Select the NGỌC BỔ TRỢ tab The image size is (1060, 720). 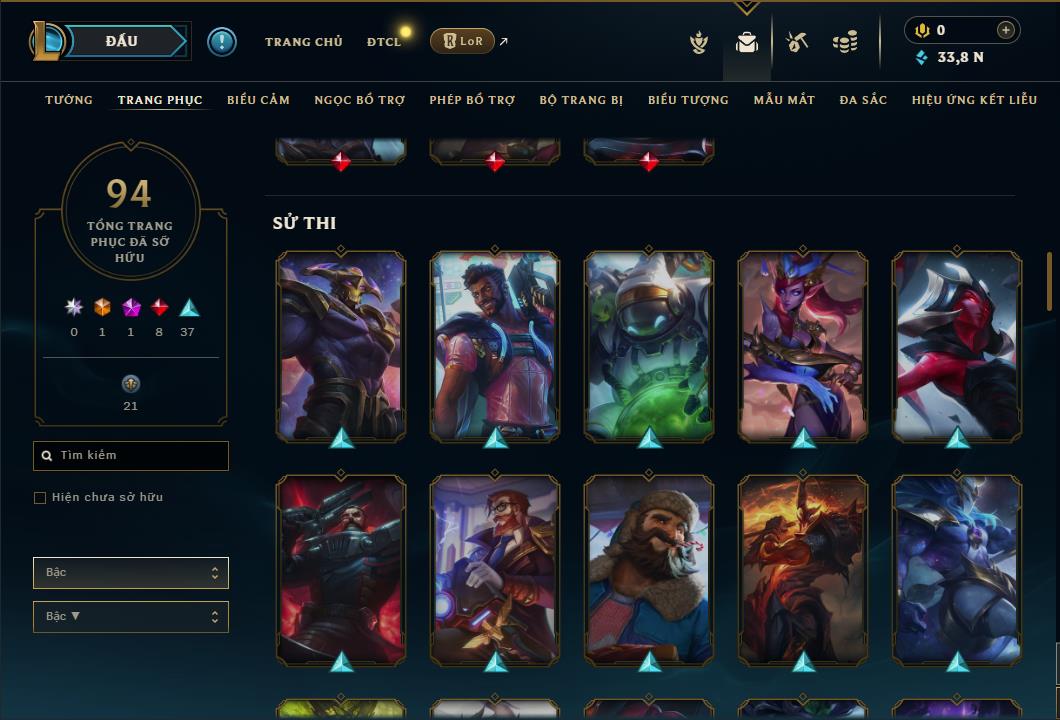359,100
